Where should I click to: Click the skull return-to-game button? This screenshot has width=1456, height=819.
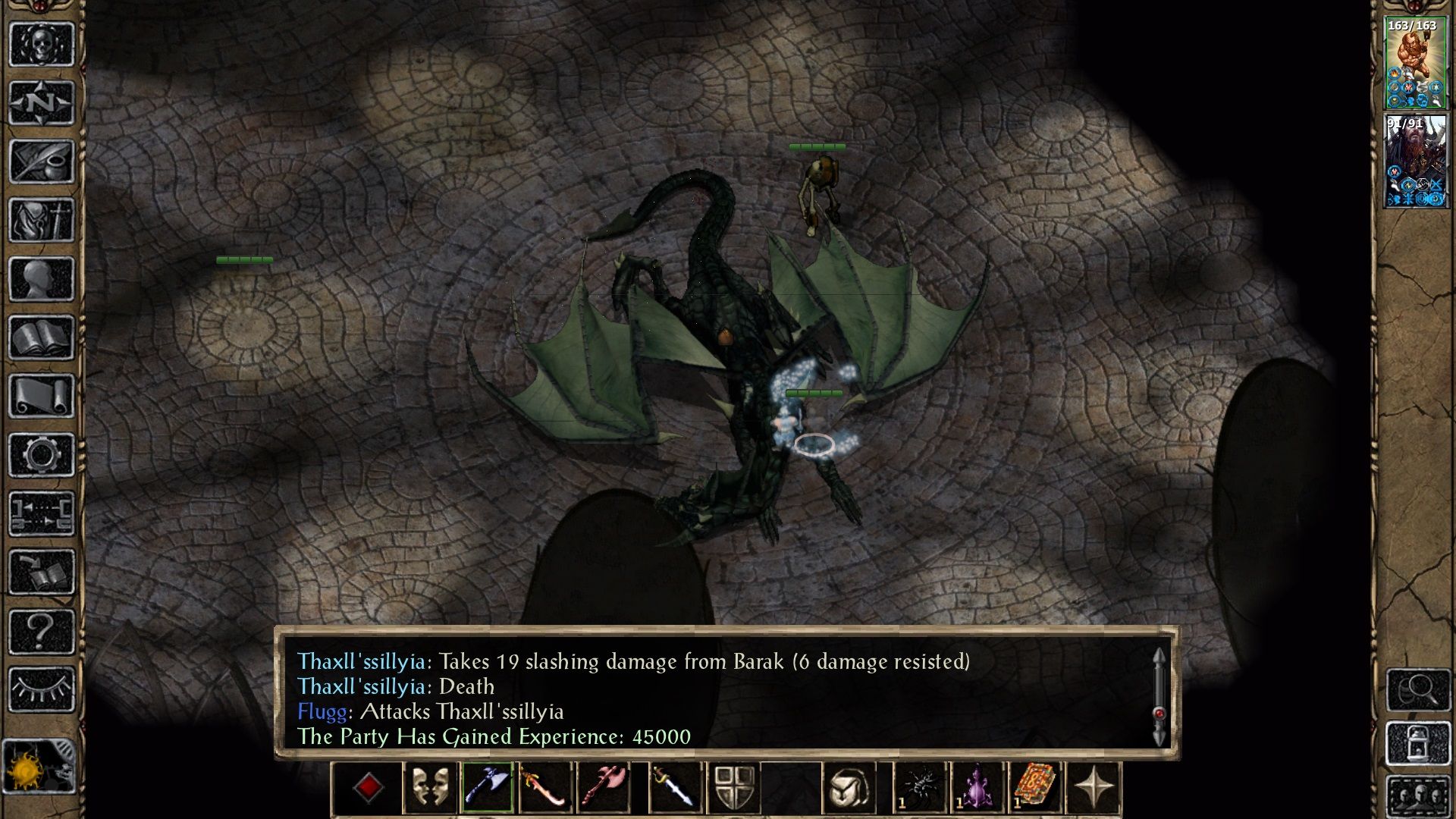(42, 44)
